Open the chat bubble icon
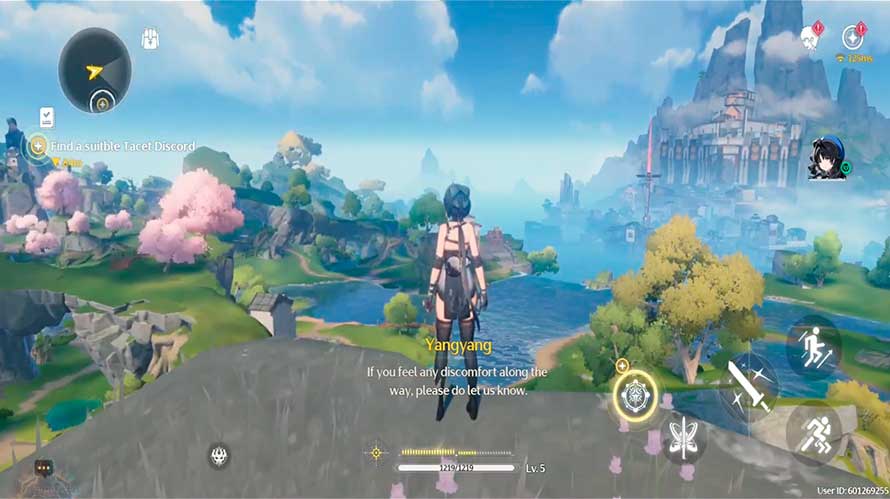This screenshot has width=890, height=499. 44,467
